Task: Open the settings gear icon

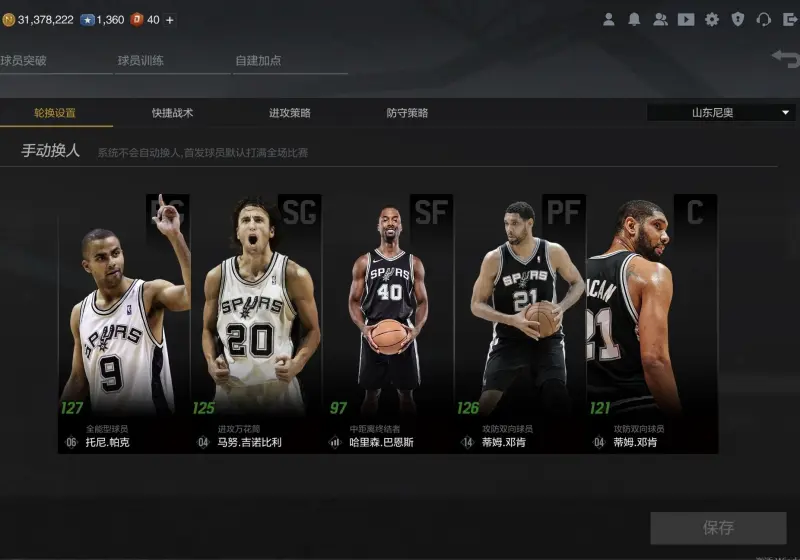Action: [x=712, y=19]
